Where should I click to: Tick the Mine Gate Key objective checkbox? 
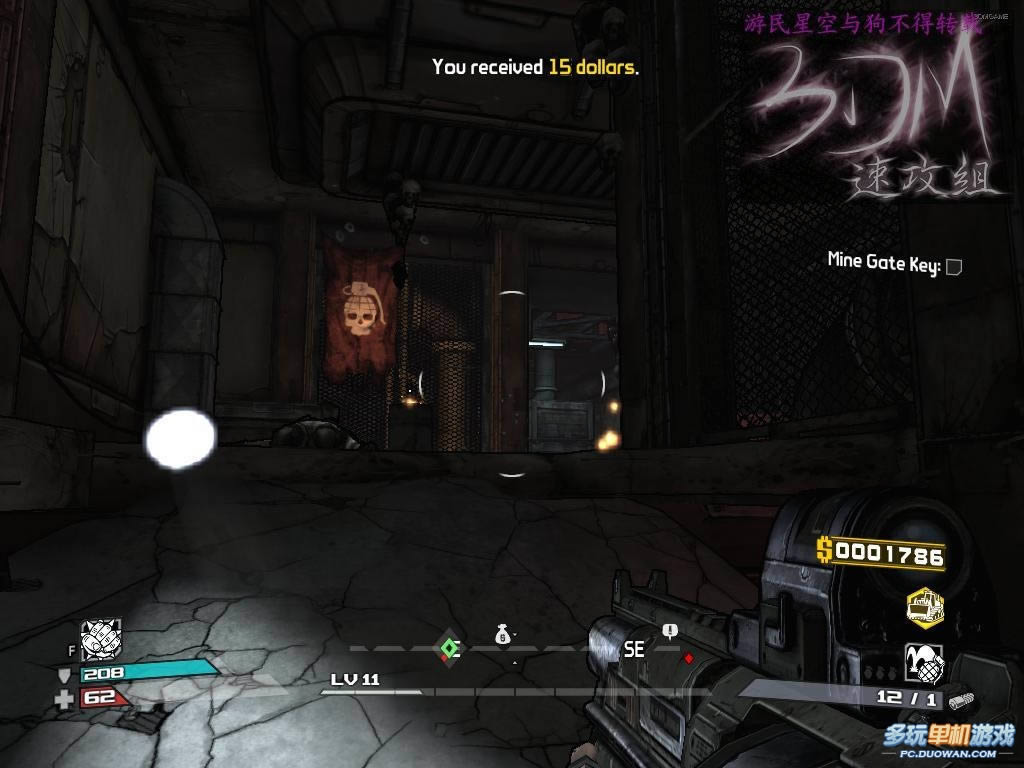(x=954, y=266)
